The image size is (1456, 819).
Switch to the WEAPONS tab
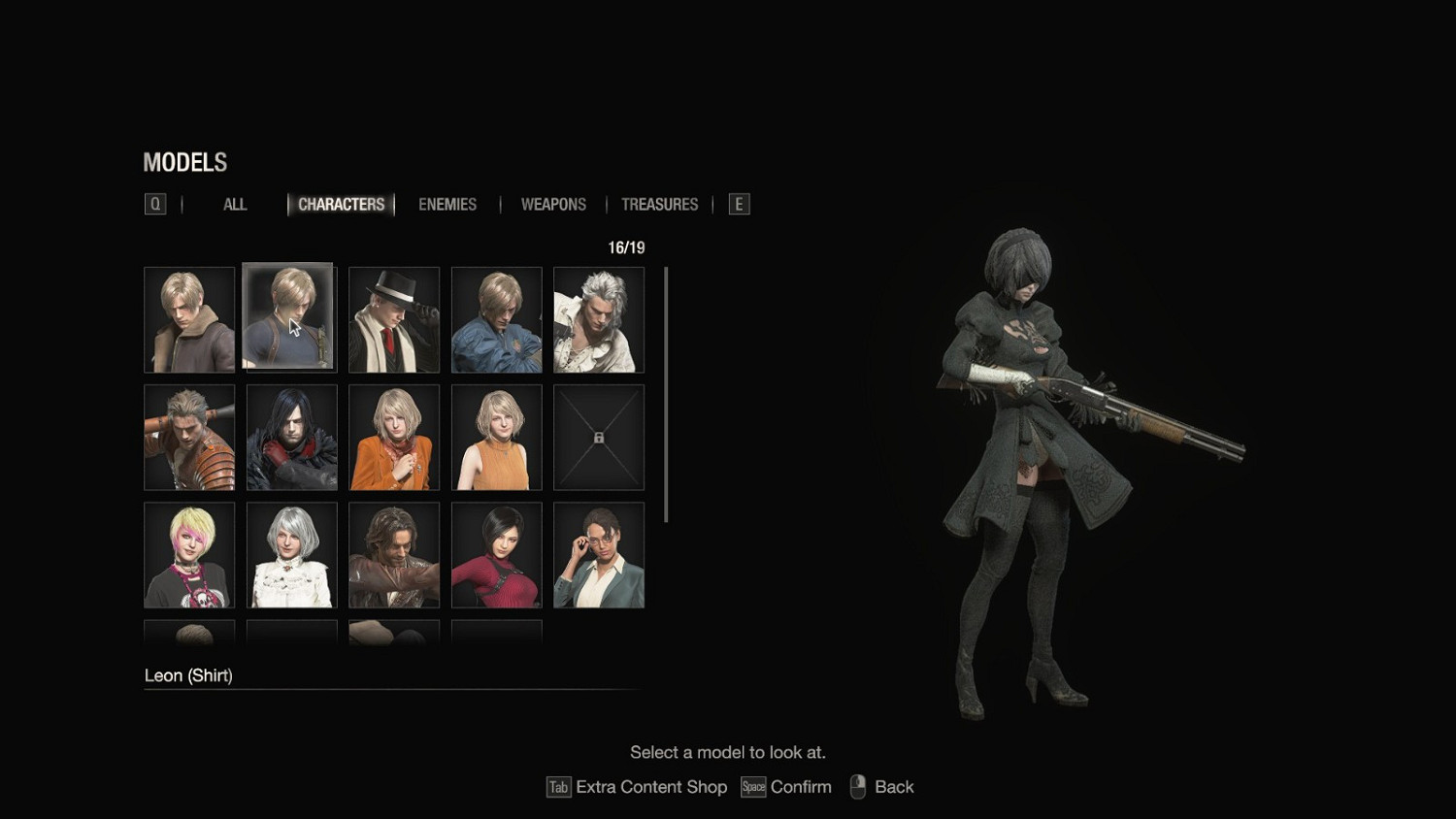tap(552, 204)
